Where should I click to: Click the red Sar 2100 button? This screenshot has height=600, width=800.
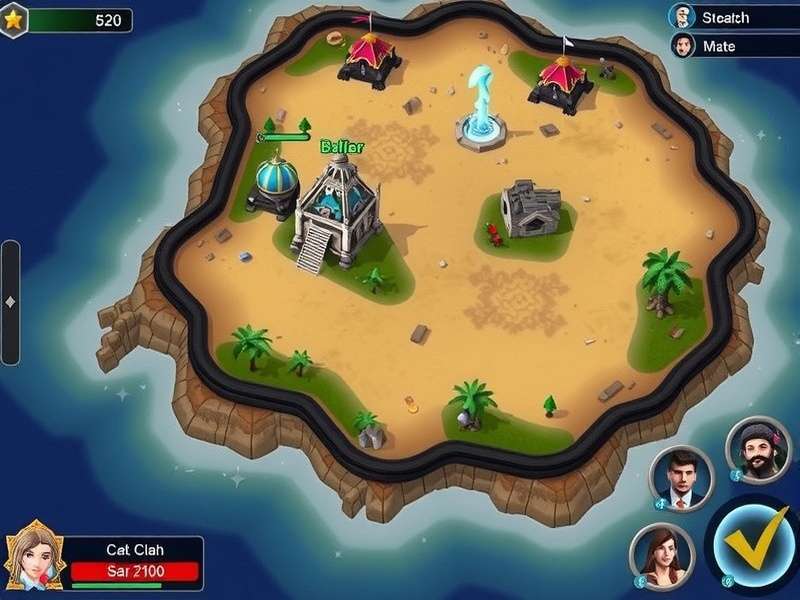[135, 572]
